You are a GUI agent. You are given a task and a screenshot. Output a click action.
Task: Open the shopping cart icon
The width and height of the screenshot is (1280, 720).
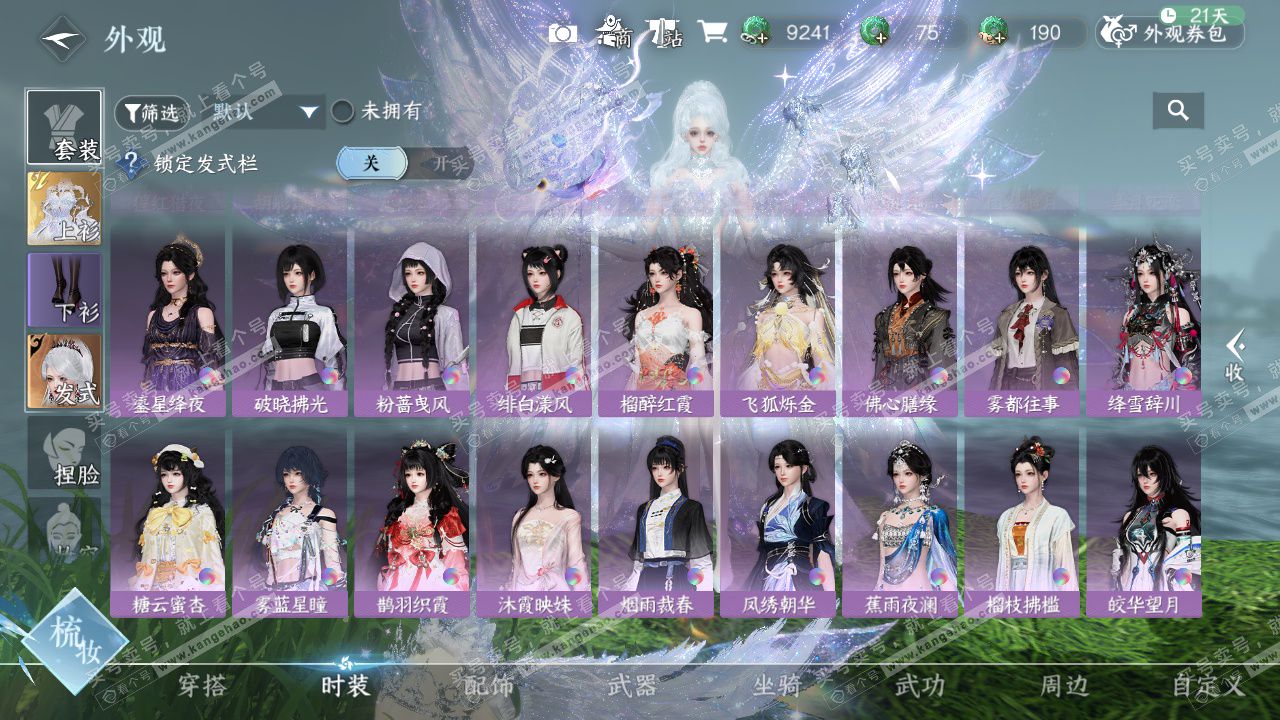pos(712,33)
